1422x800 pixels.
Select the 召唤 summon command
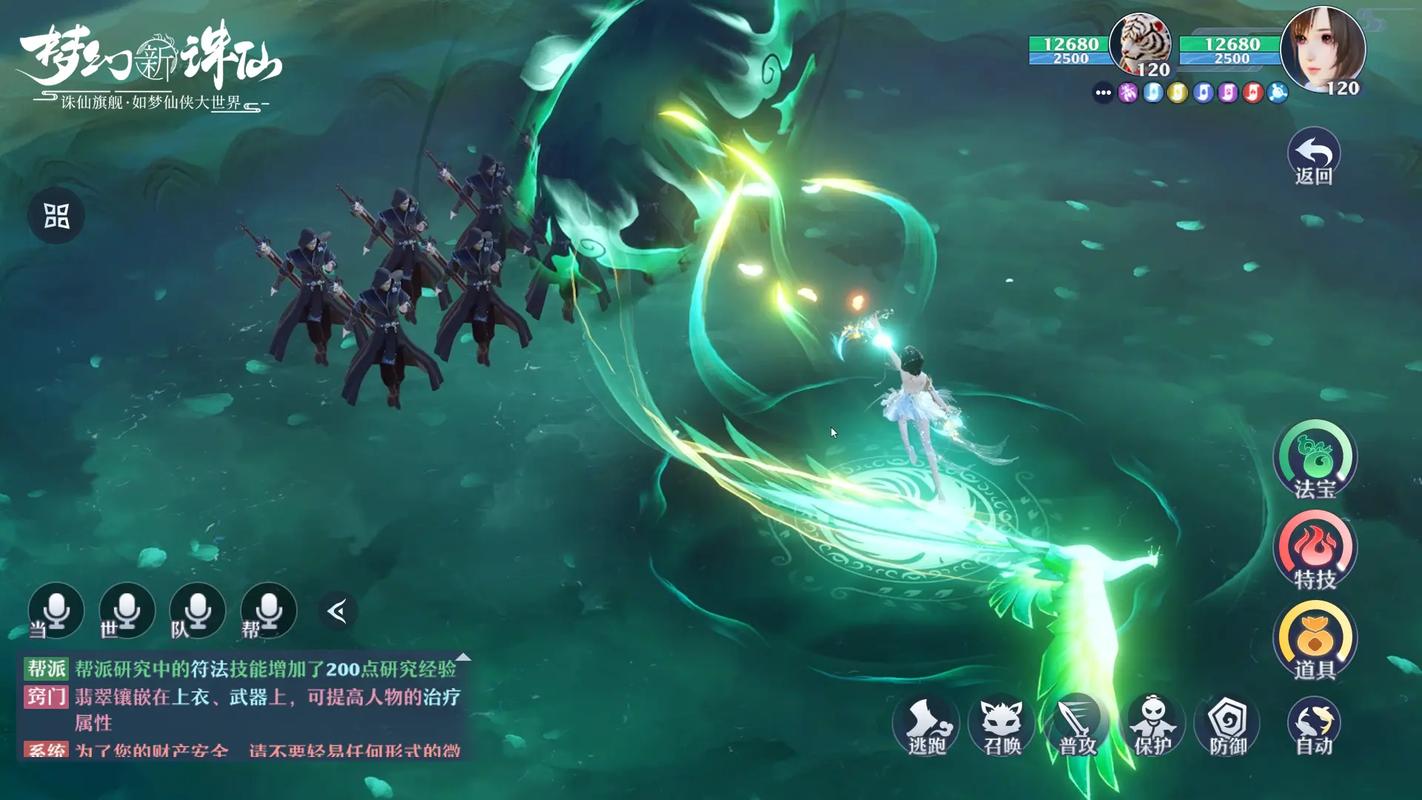click(x=1001, y=724)
